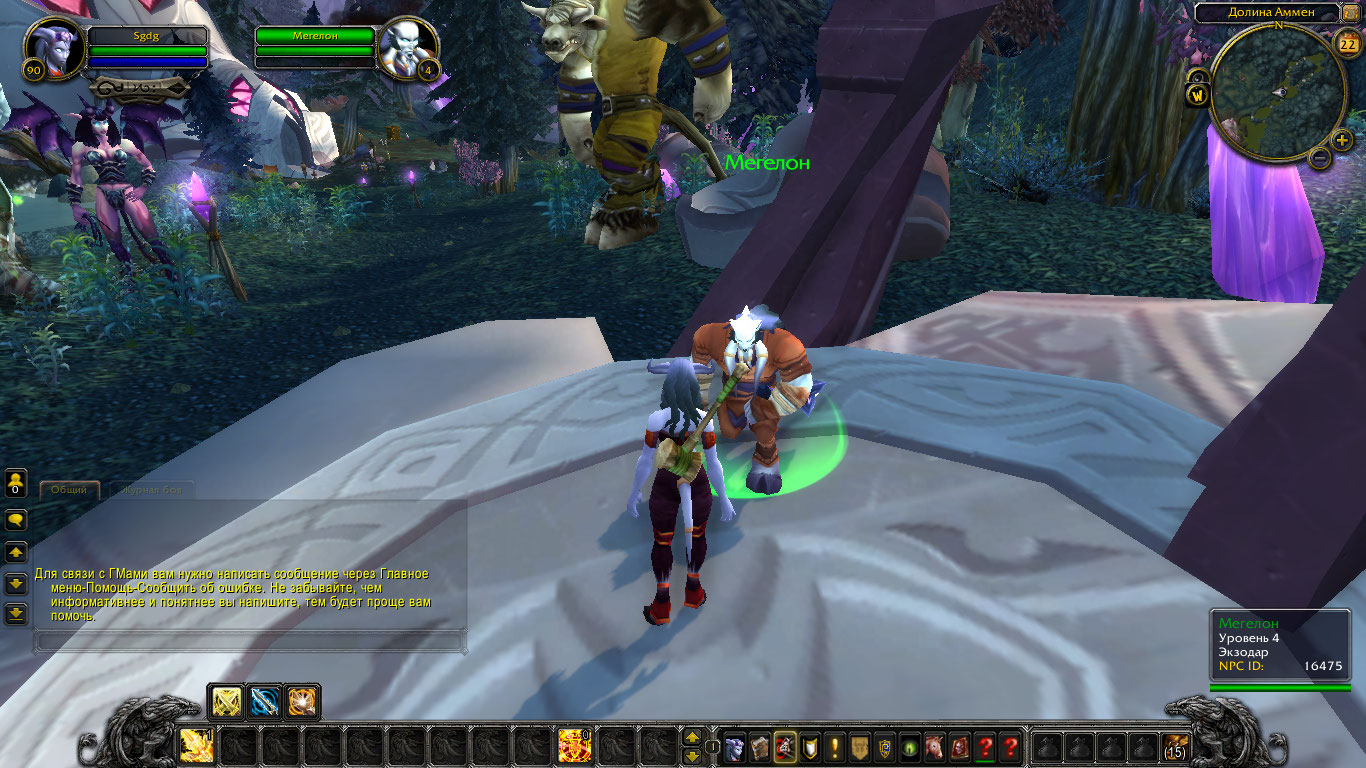Open the calendar showing day 22
The height and width of the screenshot is (768, 1366).
click(1346, 42)
